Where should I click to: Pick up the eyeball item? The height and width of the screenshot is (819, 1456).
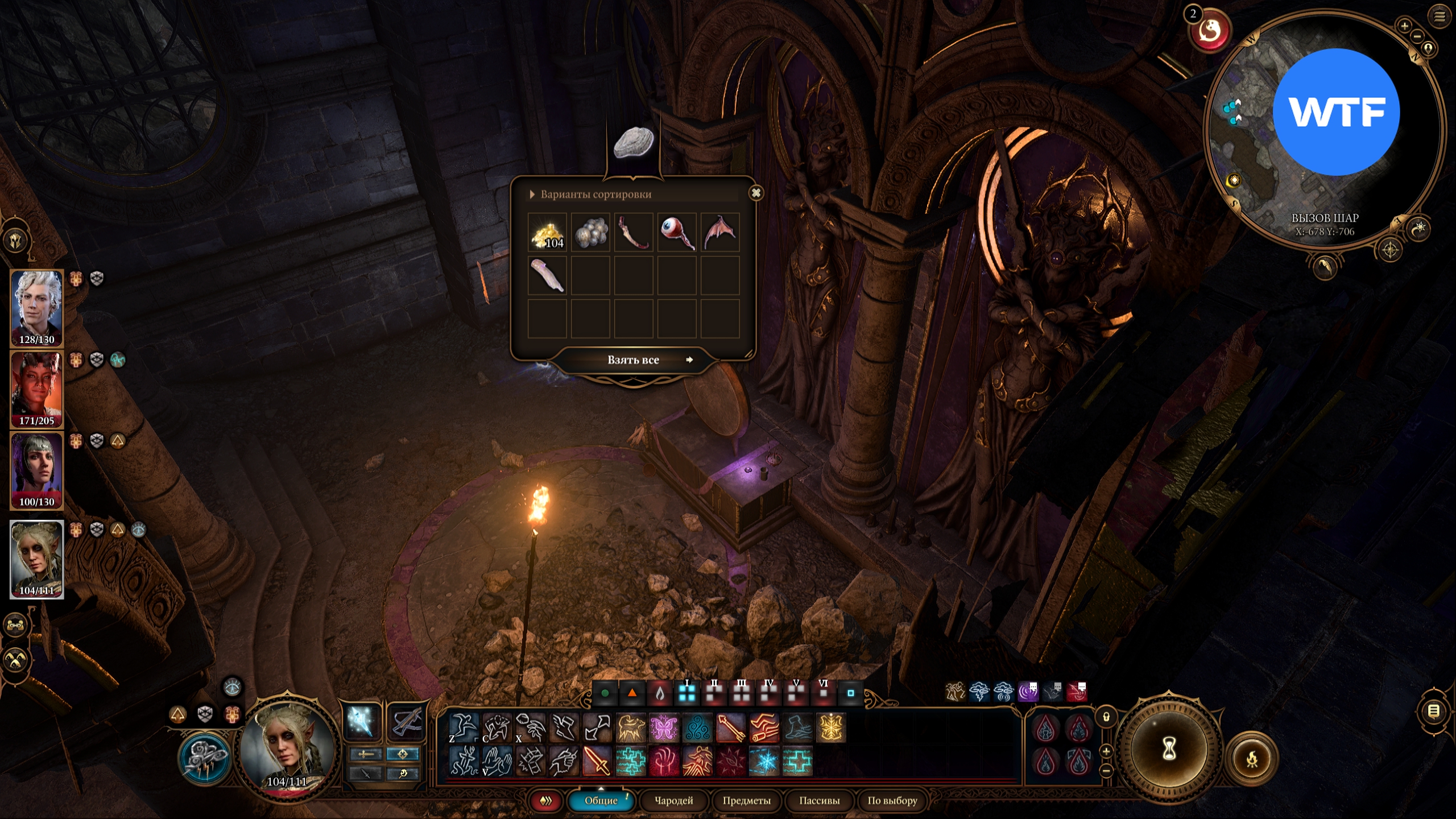pos(677,233)
